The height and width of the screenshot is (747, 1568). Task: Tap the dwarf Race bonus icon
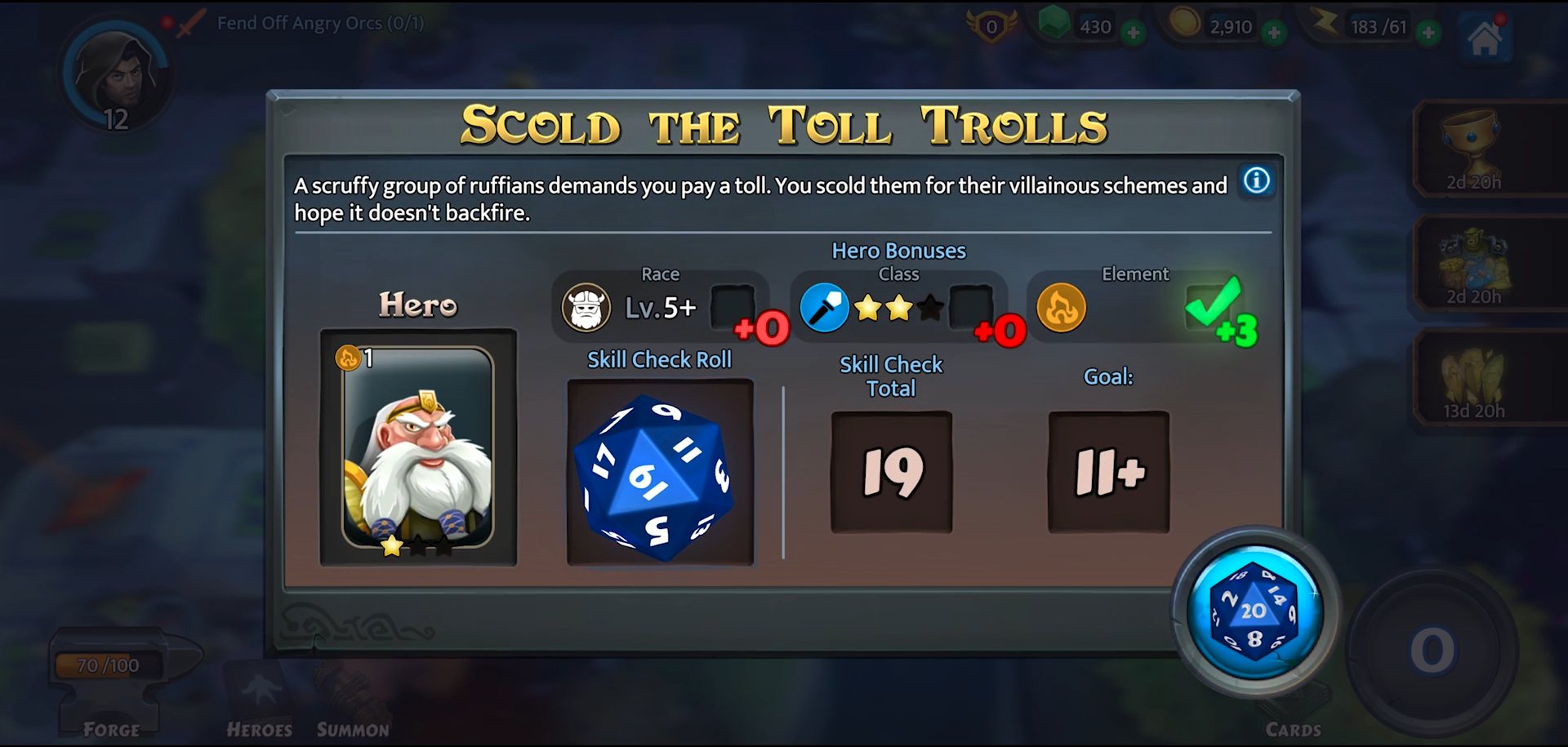click(x=586, y=309)
